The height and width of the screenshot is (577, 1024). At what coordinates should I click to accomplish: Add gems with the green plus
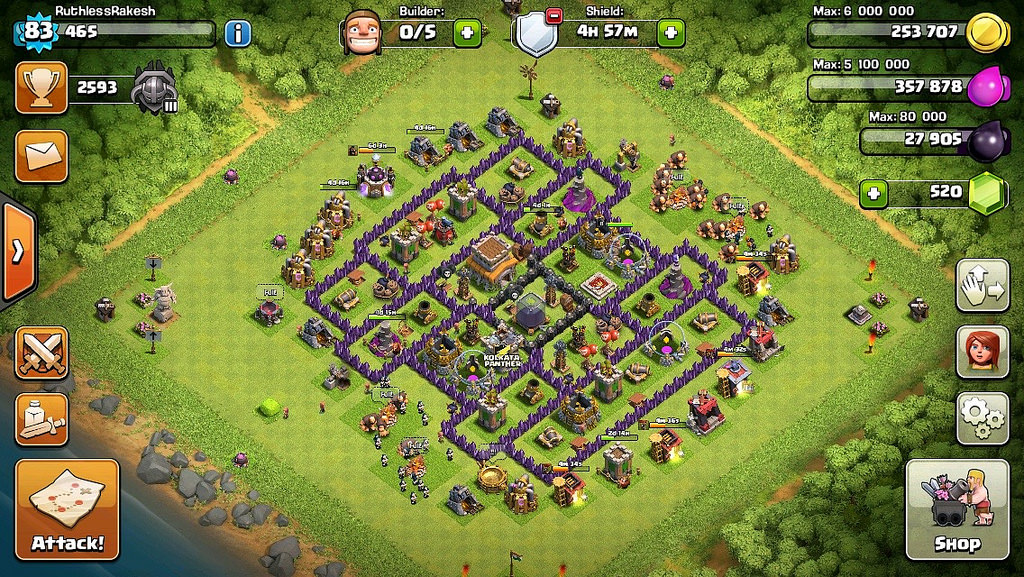click(875, 193)
